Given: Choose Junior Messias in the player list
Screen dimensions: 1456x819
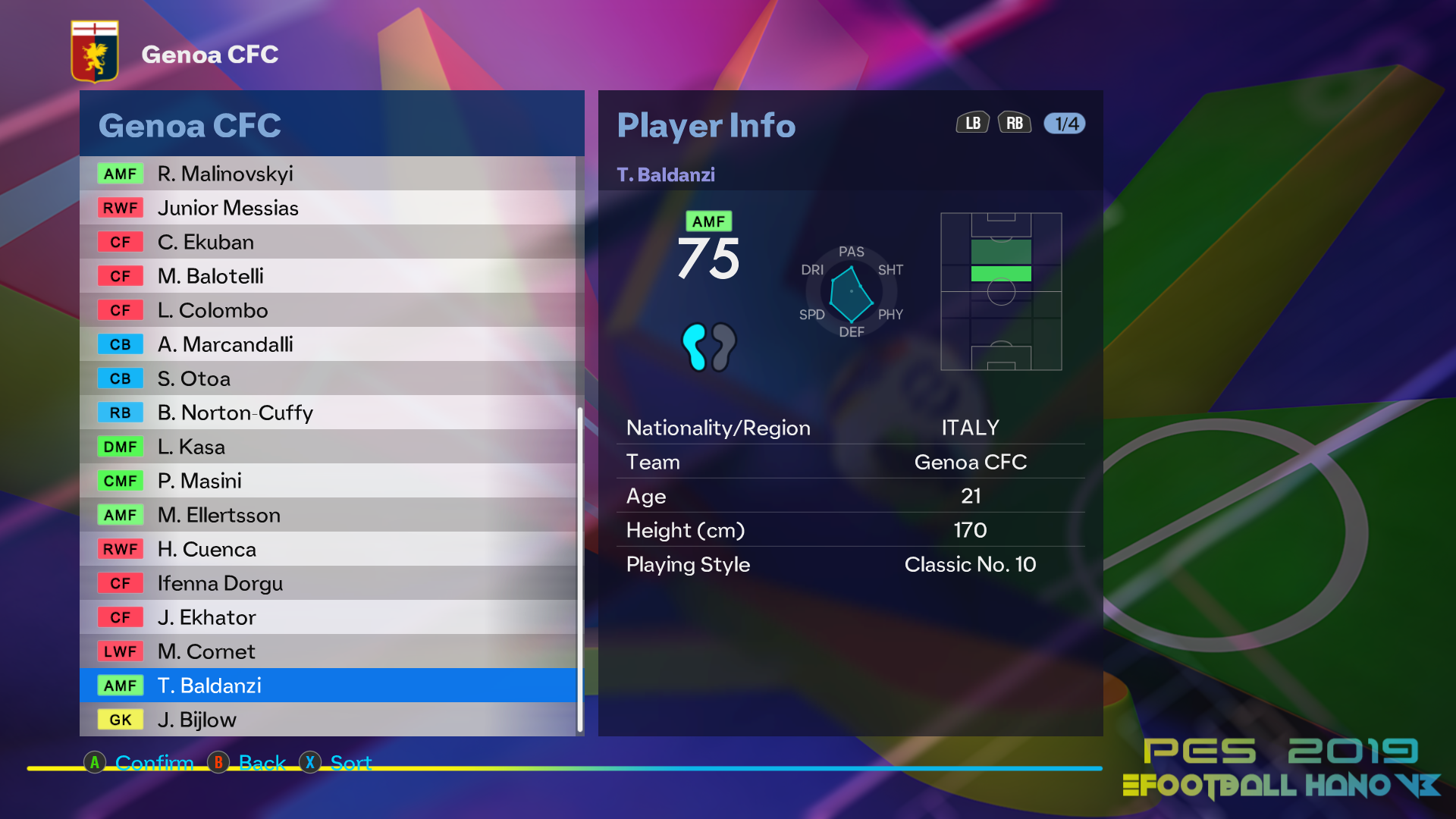Looking at the screenshot, I should 328,208.
